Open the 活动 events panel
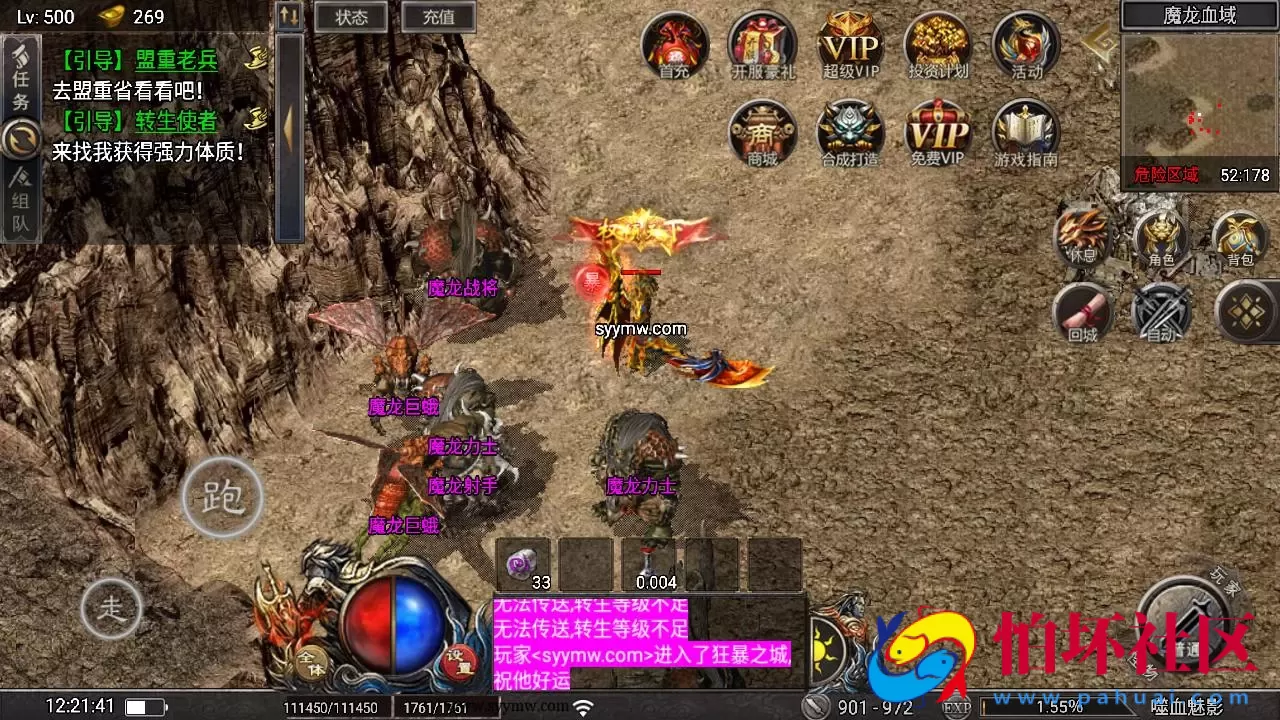This screenshot has height=720, width=1280. tap(1023, 45)
